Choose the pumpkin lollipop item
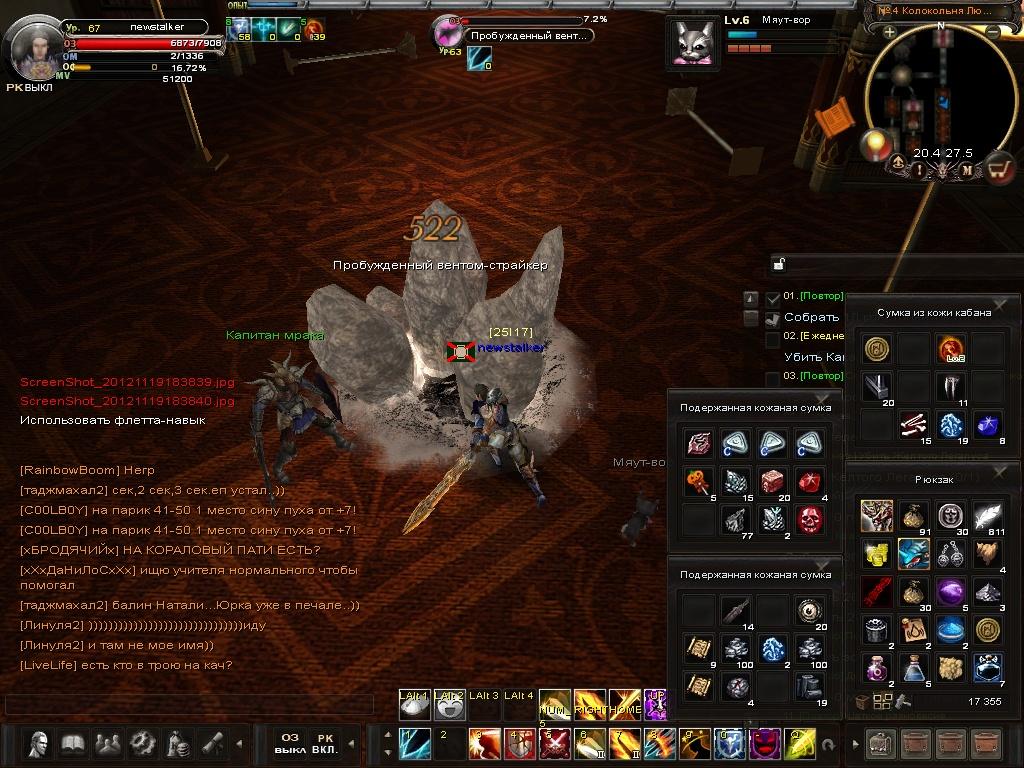This screenshot has height=768, width=1024. tap(697, 481)
